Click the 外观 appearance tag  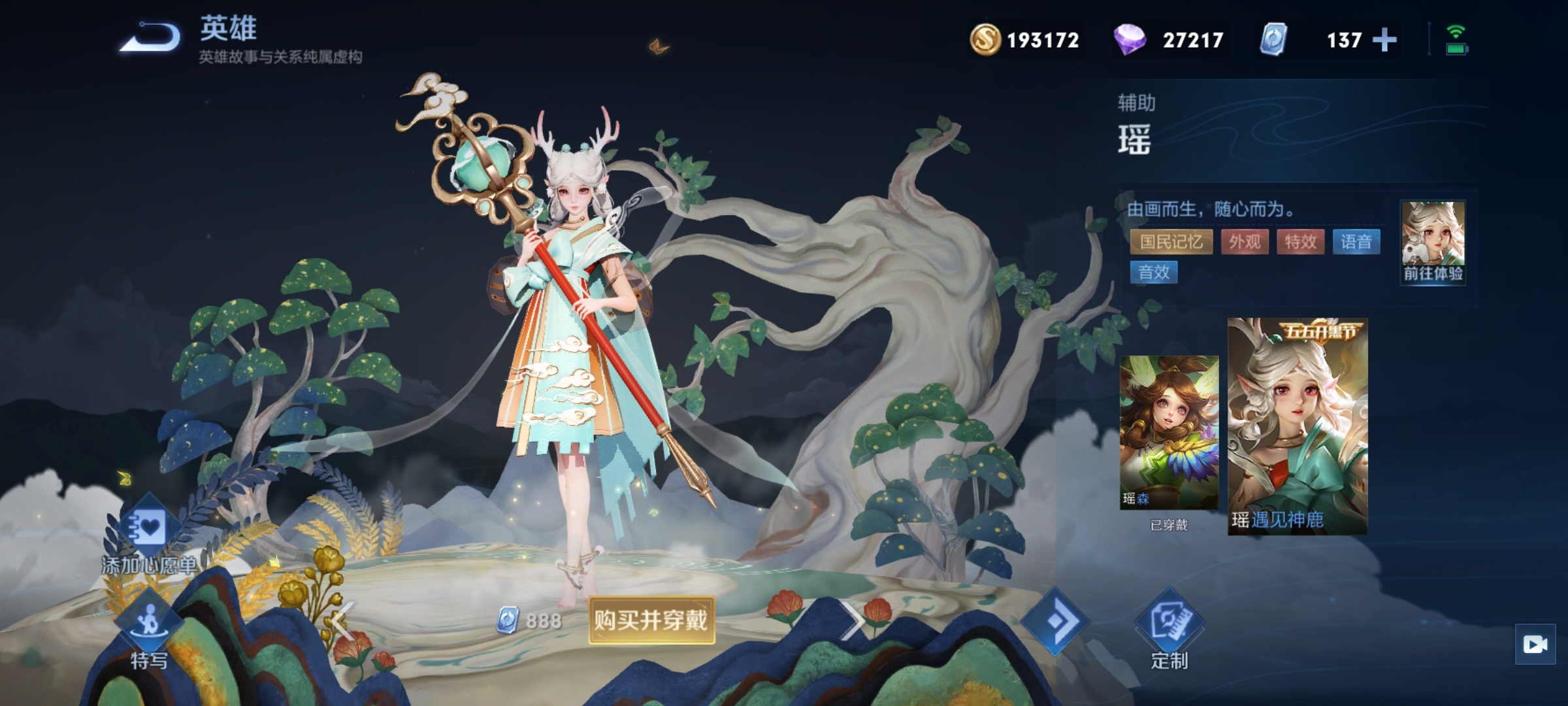1245,242
